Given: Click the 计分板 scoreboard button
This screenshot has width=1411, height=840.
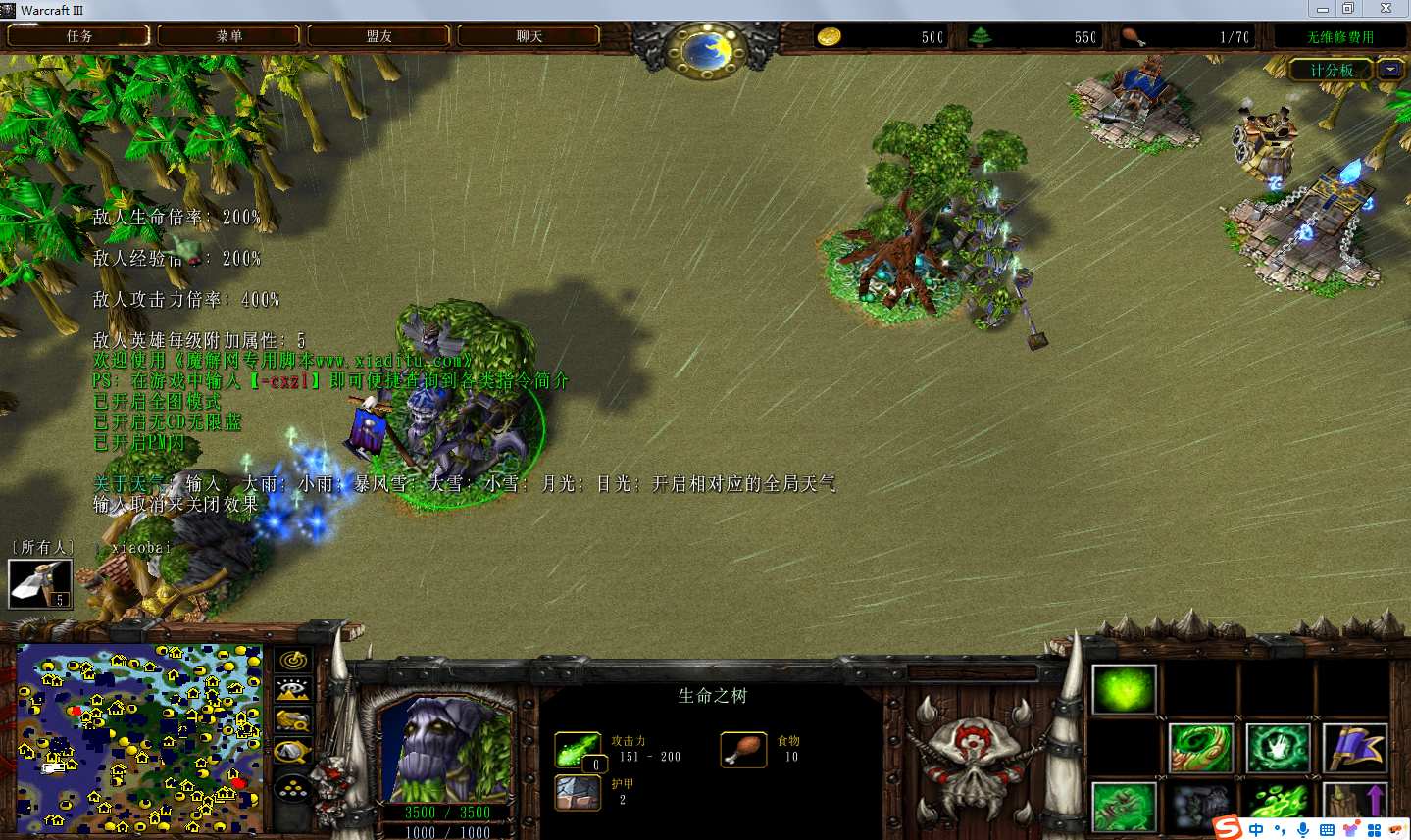Looking at the screenshot, I should [1331, 70].
